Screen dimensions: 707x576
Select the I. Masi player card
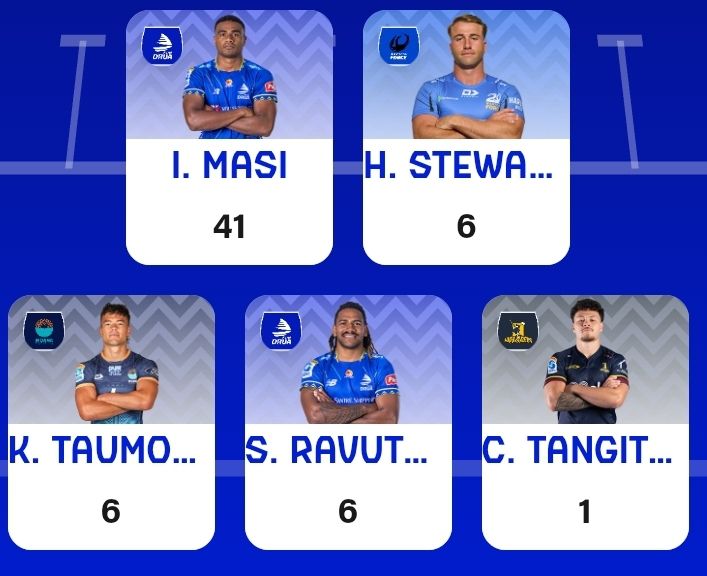[229, 138]
